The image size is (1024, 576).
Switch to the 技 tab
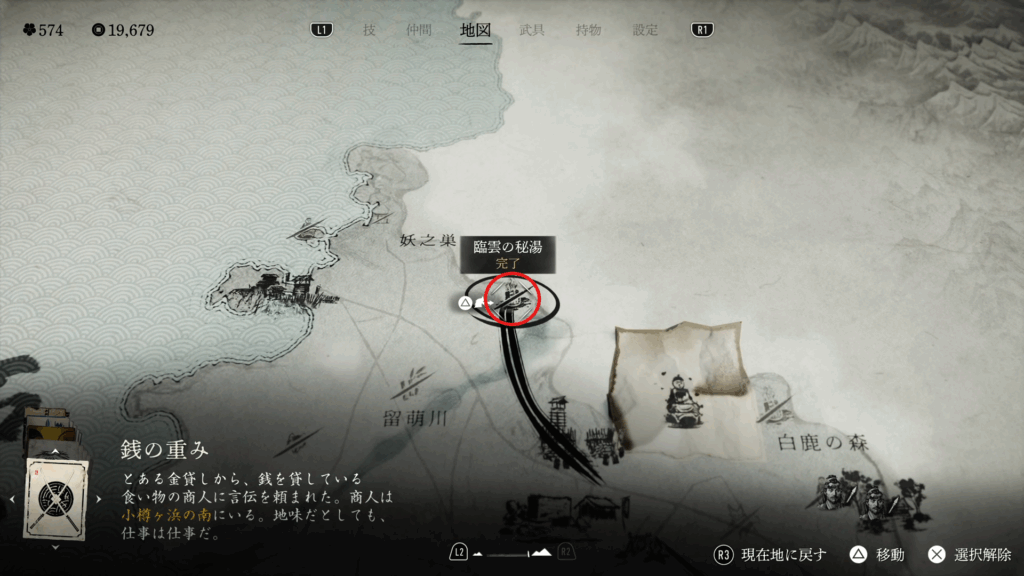[370, 30]
